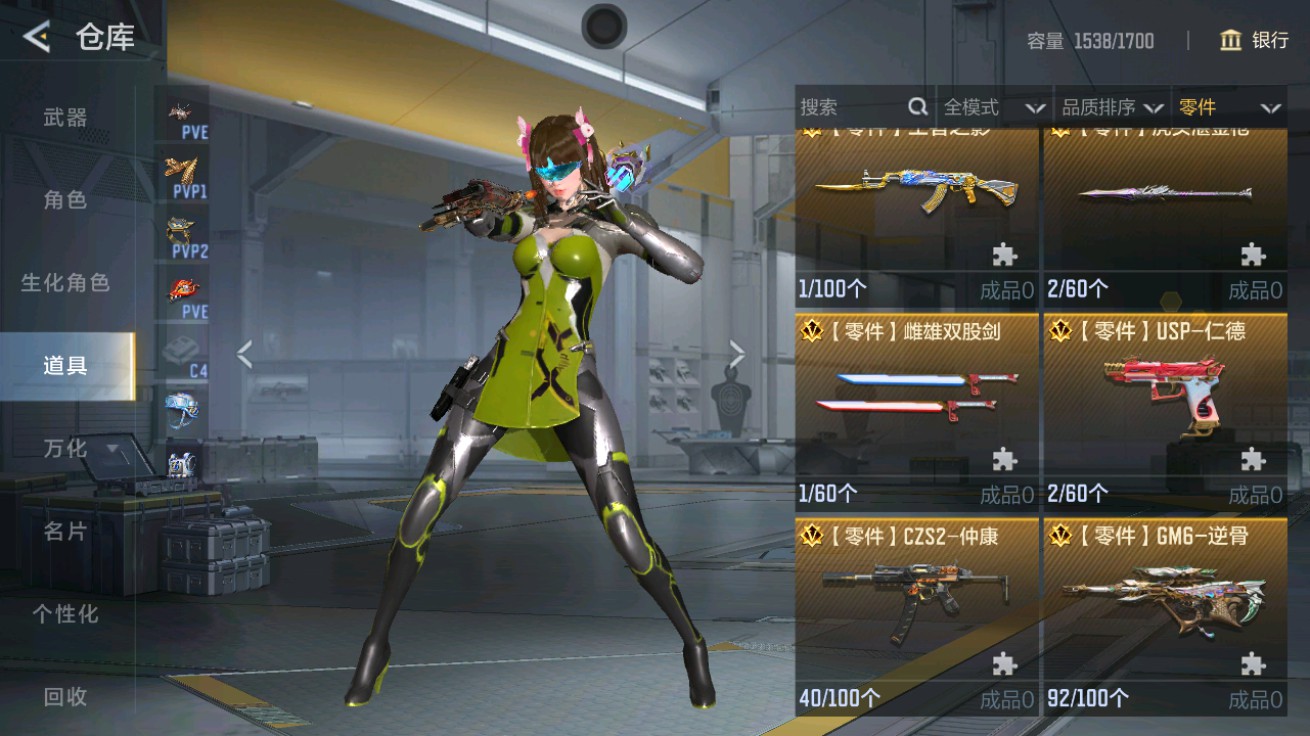Switch to the 角色 tab
Viewport: 1310px width, 736px height.
[x=65, y=199]
